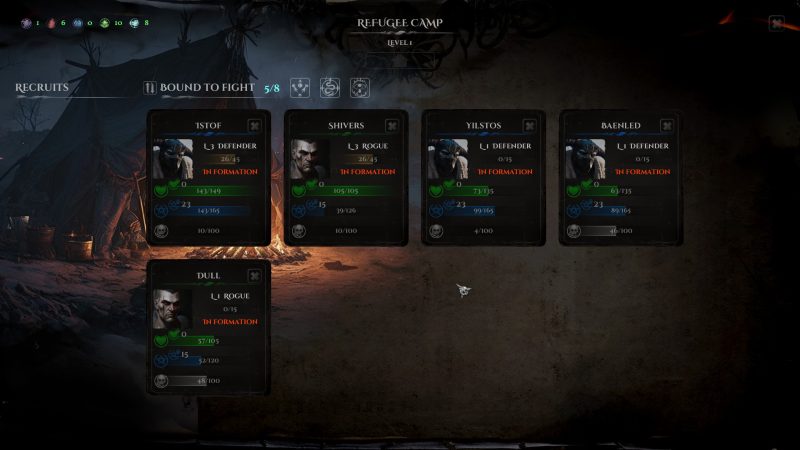800x450 pixels.
Task: Click Shivers's character portrait
Action: point(309,159)
